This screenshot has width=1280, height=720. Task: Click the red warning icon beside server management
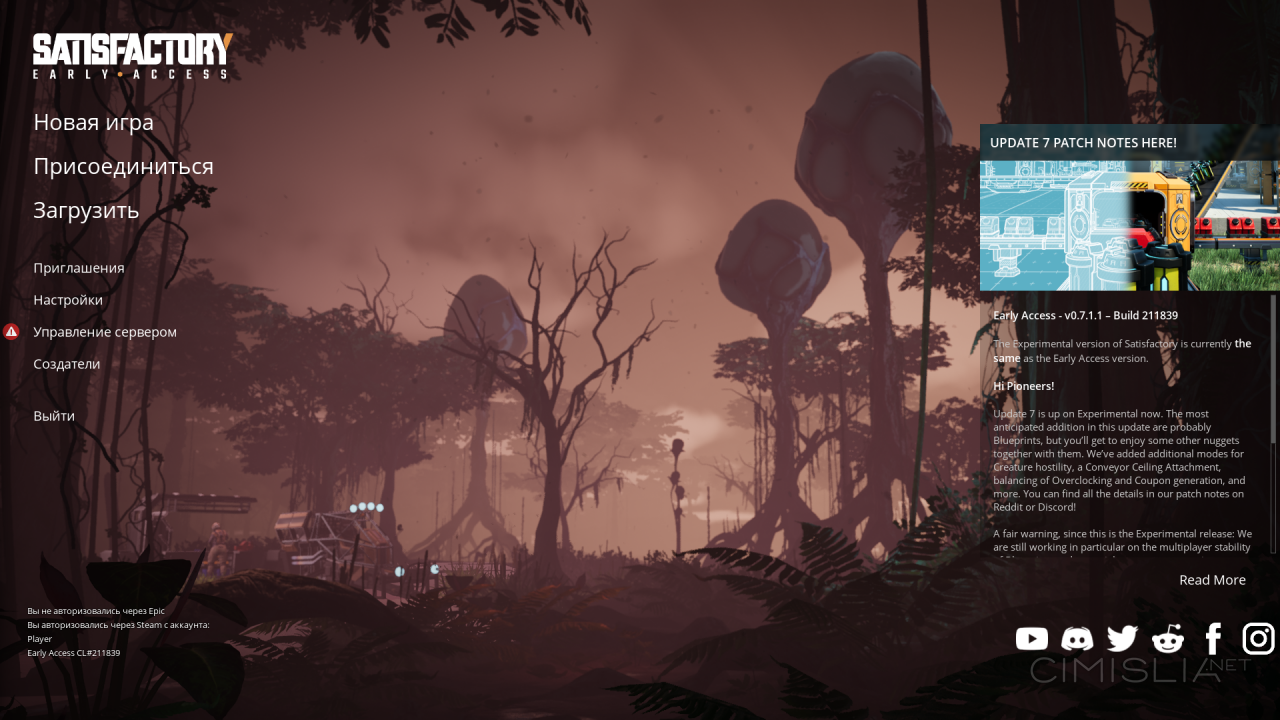point(11,332)
